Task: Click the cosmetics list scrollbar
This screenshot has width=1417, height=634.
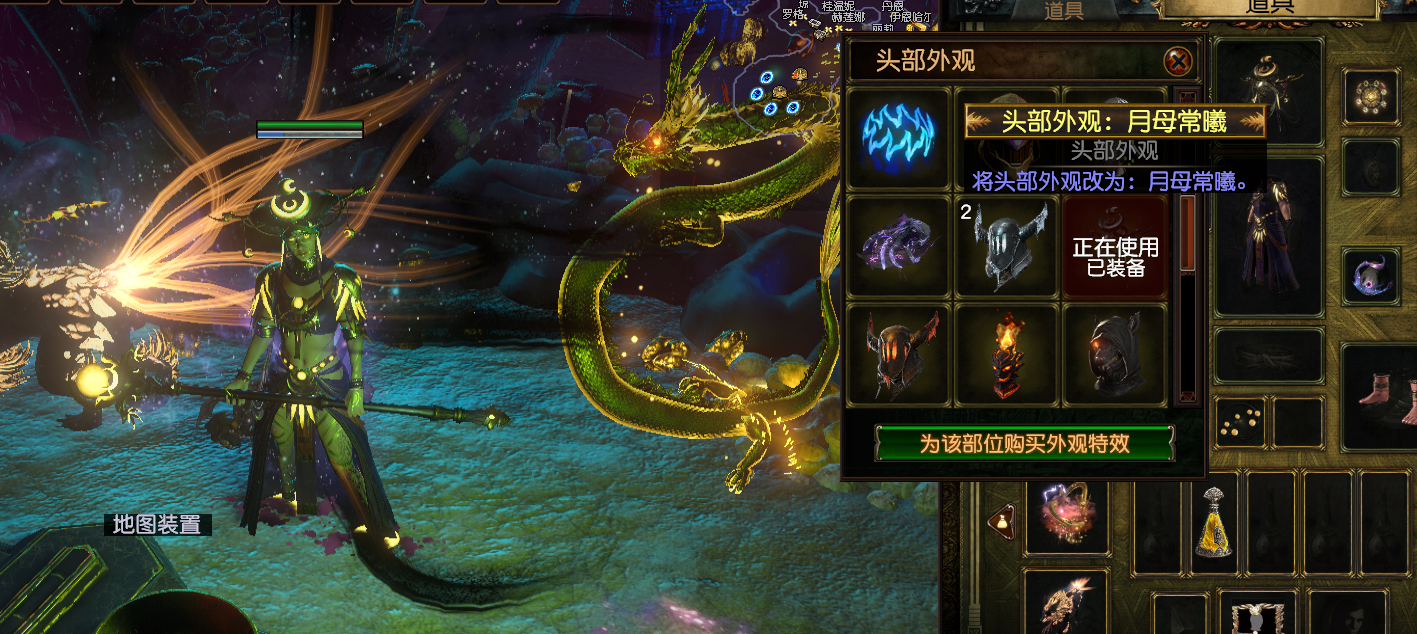Action: tap(1188, 300)
